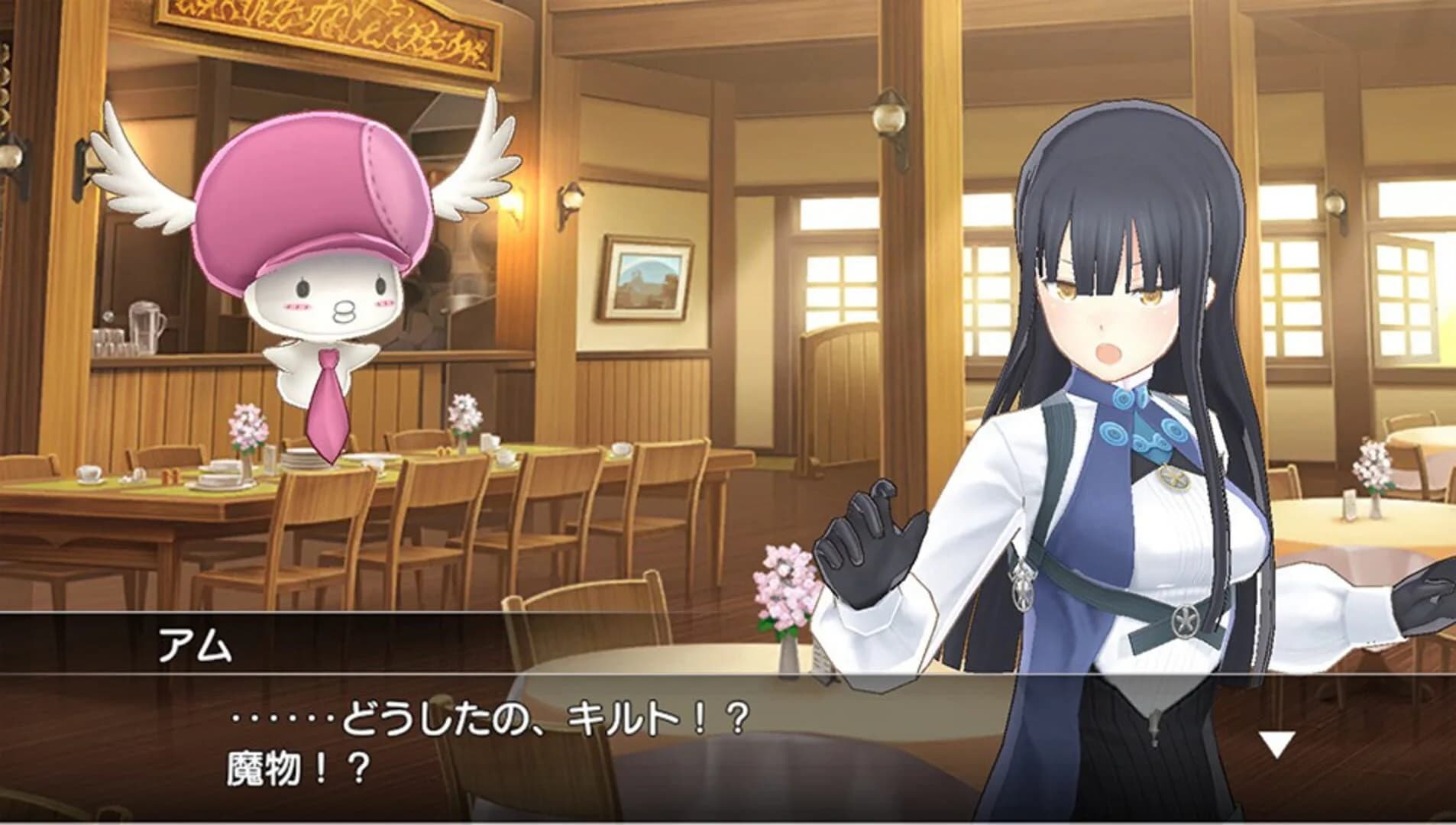Screen dimensions: 1456x825
Task: Click the teacup on the dining table
Action: [88, 474]
